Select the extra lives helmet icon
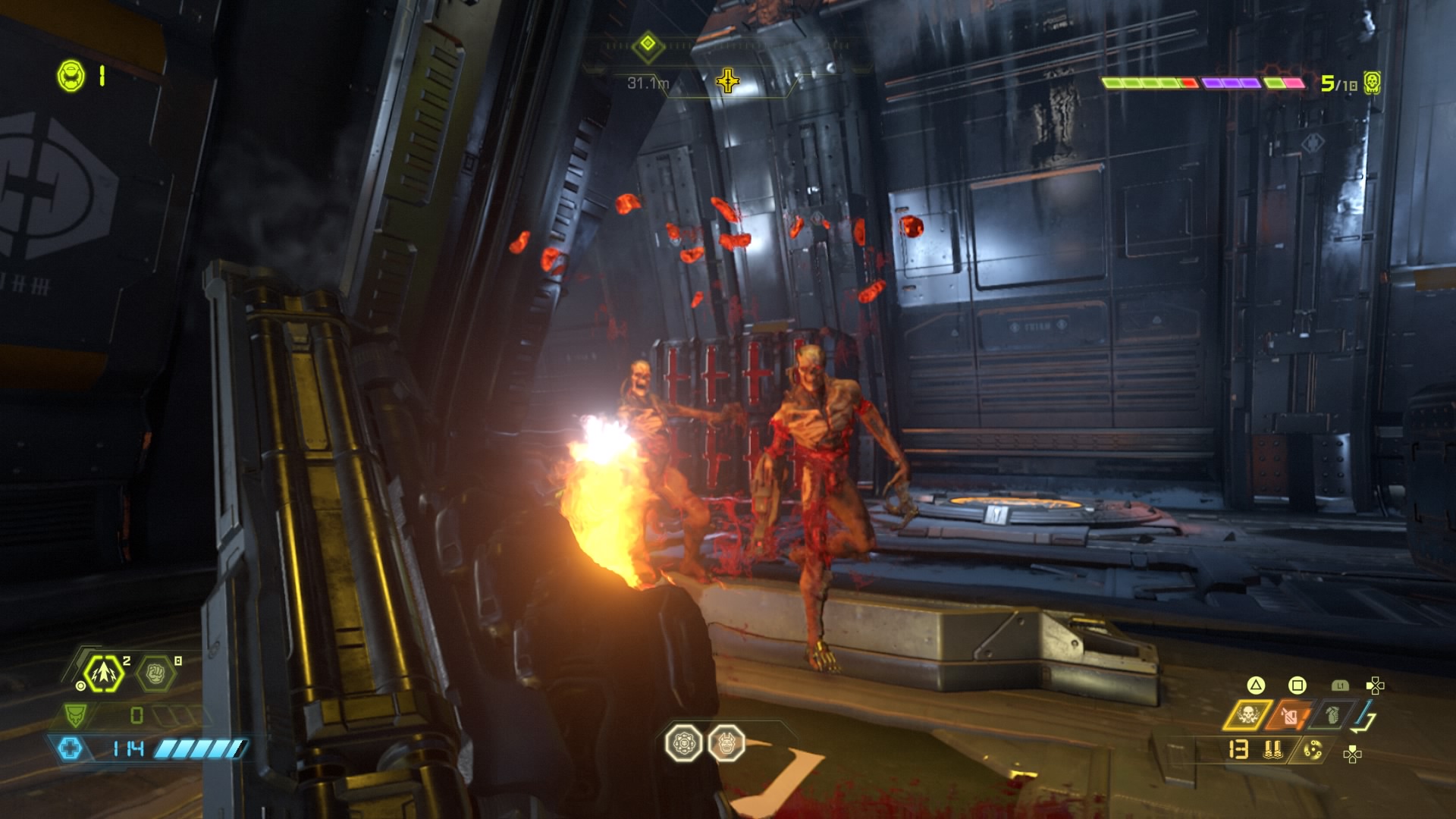 pyautogui.click(x=71, y=77)
